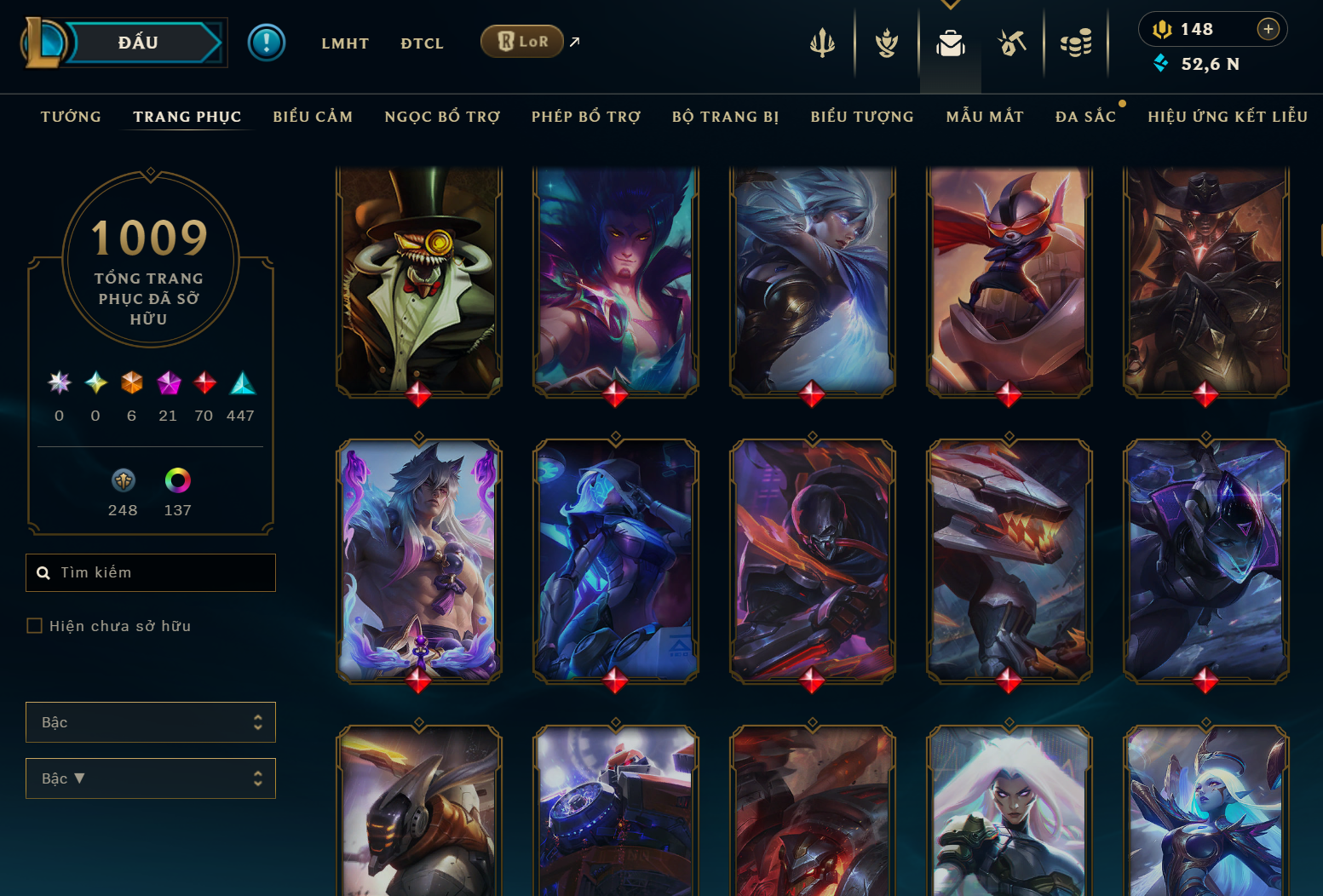Click the plus button to buy RP
The width and height of the screenshot is (1323, 896).
[x=1268, y=28]
